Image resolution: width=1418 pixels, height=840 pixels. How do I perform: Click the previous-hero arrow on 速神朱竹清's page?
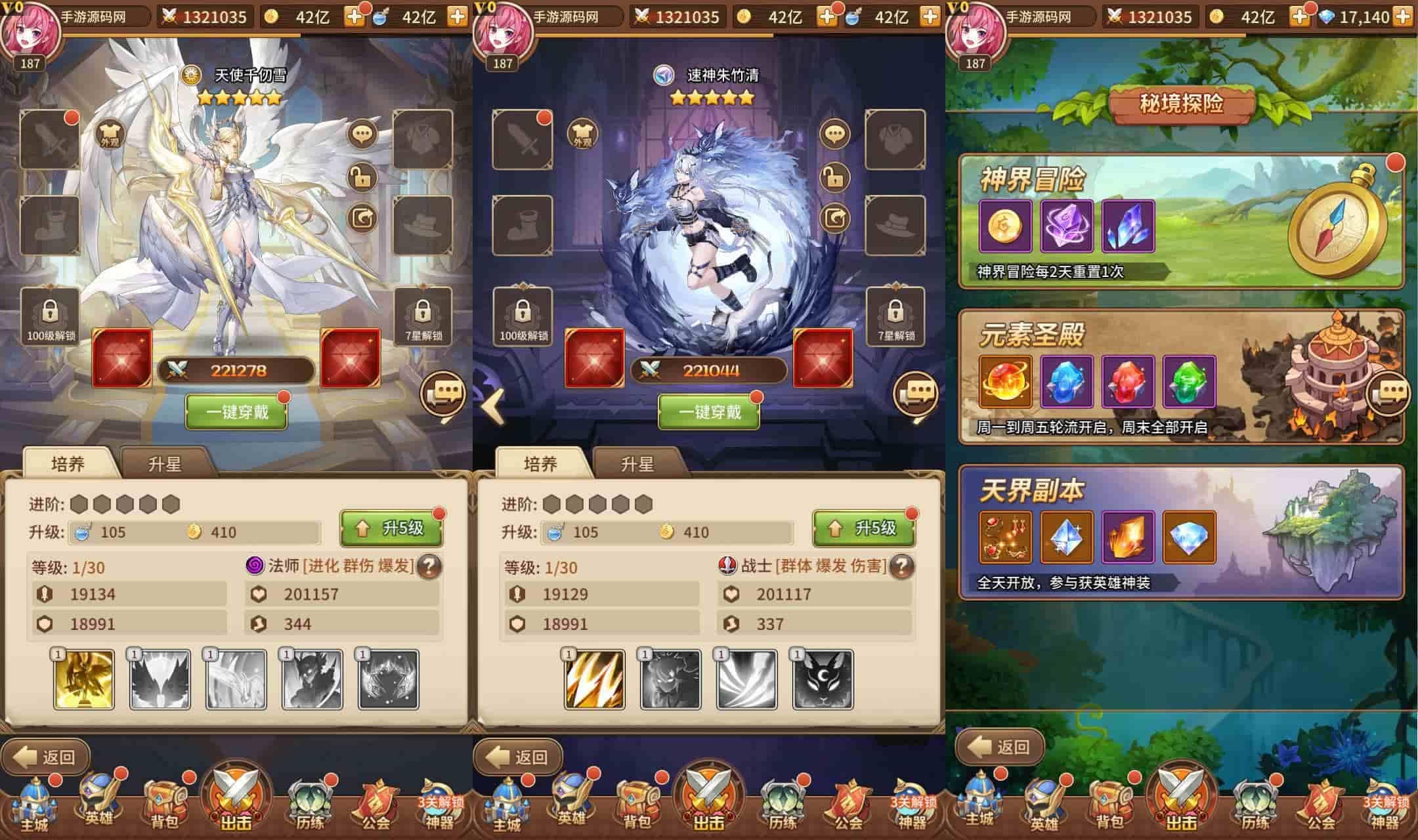[492, 406]
